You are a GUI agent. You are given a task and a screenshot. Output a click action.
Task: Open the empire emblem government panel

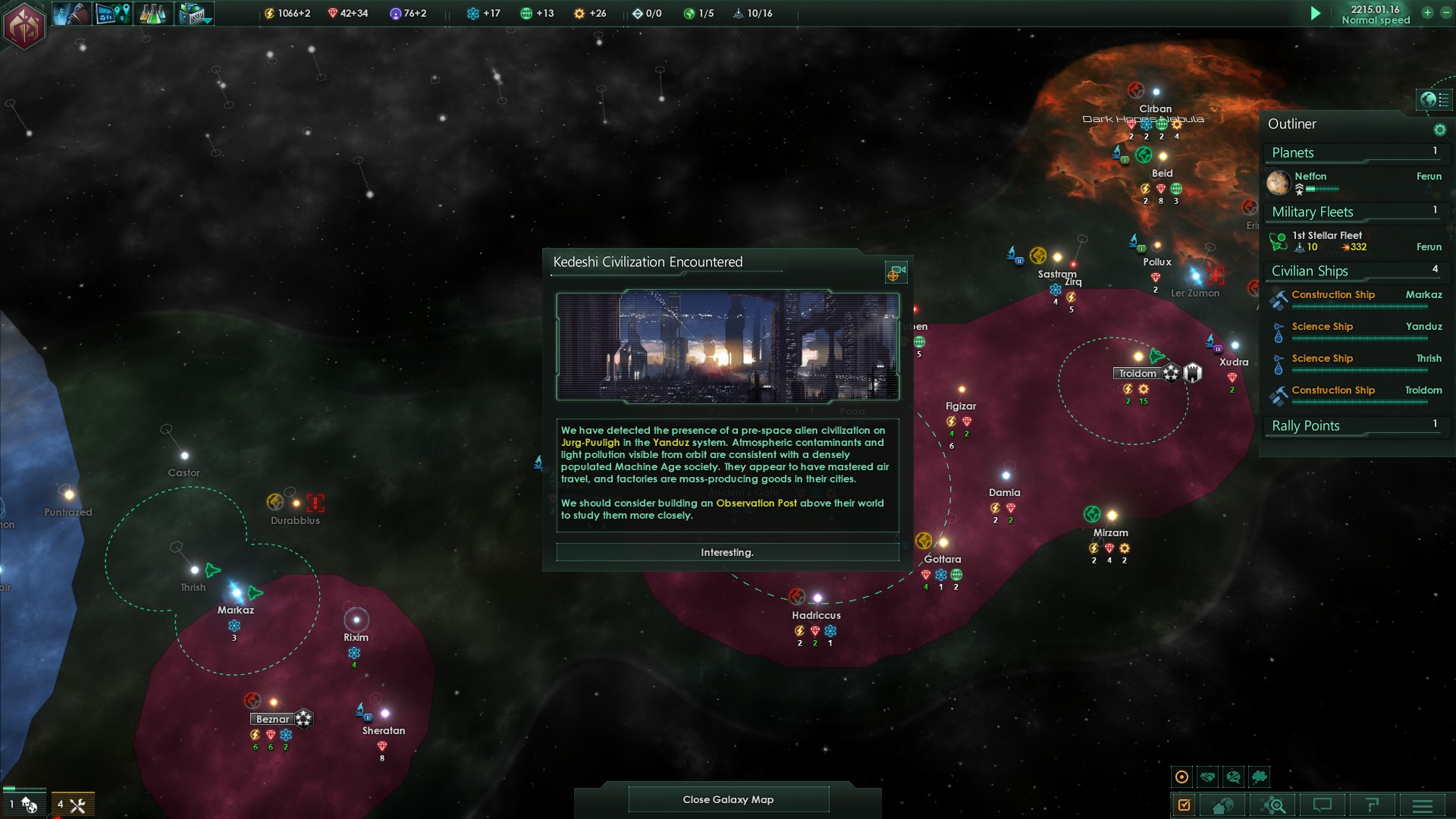pyautogui.click(x=24, y=26)
